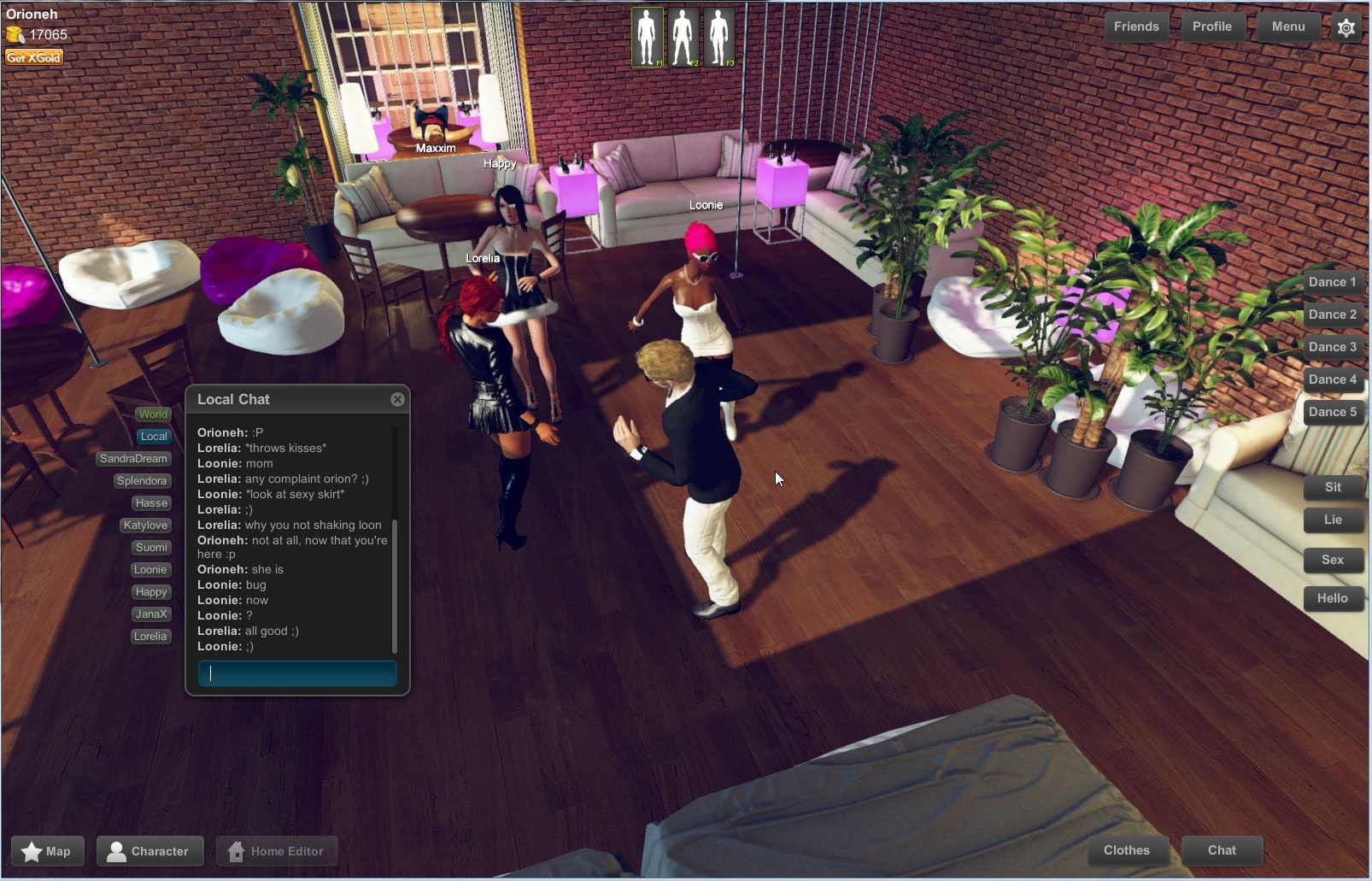
Task: Select the F3 character slot
Action: tap(720, 35)
